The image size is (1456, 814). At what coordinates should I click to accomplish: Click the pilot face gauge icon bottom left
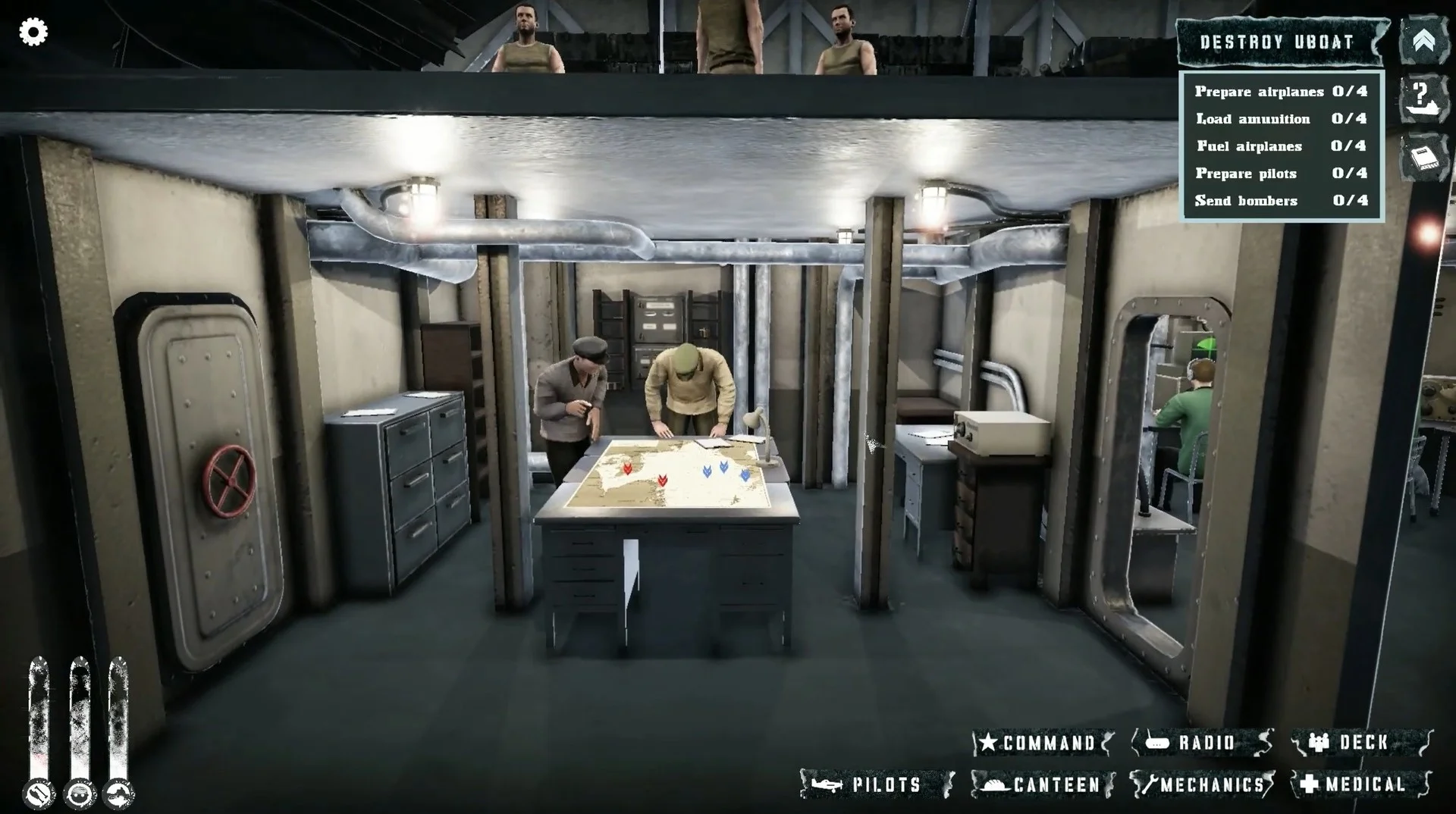[80, 793]
